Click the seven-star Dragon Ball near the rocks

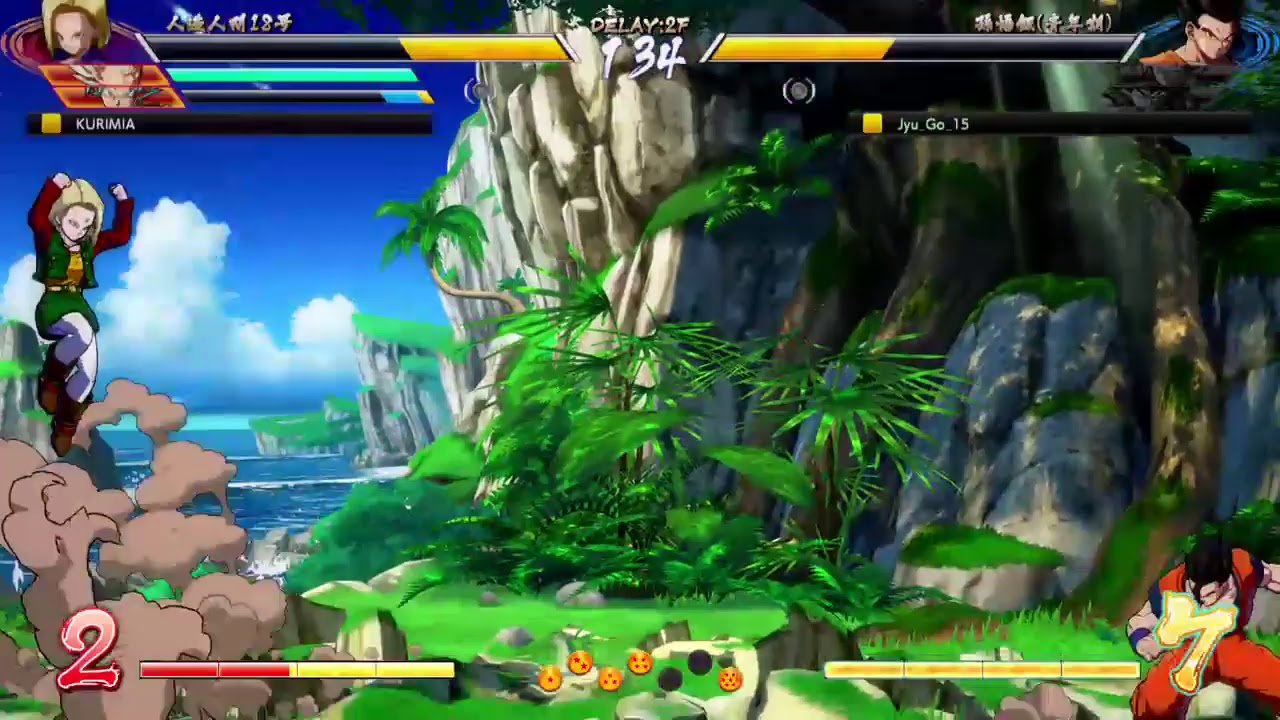[732, 680]
